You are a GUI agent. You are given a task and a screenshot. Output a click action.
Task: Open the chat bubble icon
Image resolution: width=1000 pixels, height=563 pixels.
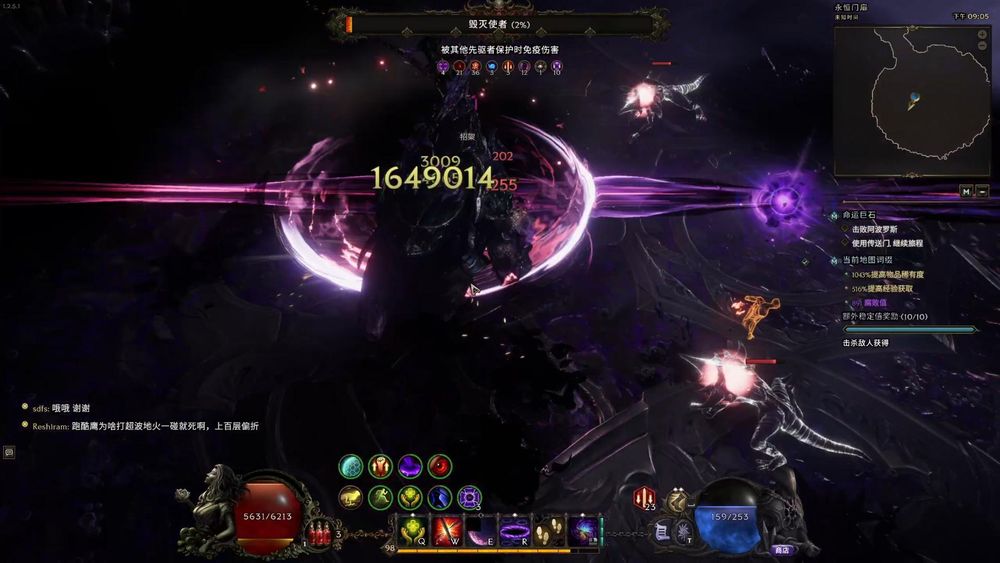[x=9, y=452]
